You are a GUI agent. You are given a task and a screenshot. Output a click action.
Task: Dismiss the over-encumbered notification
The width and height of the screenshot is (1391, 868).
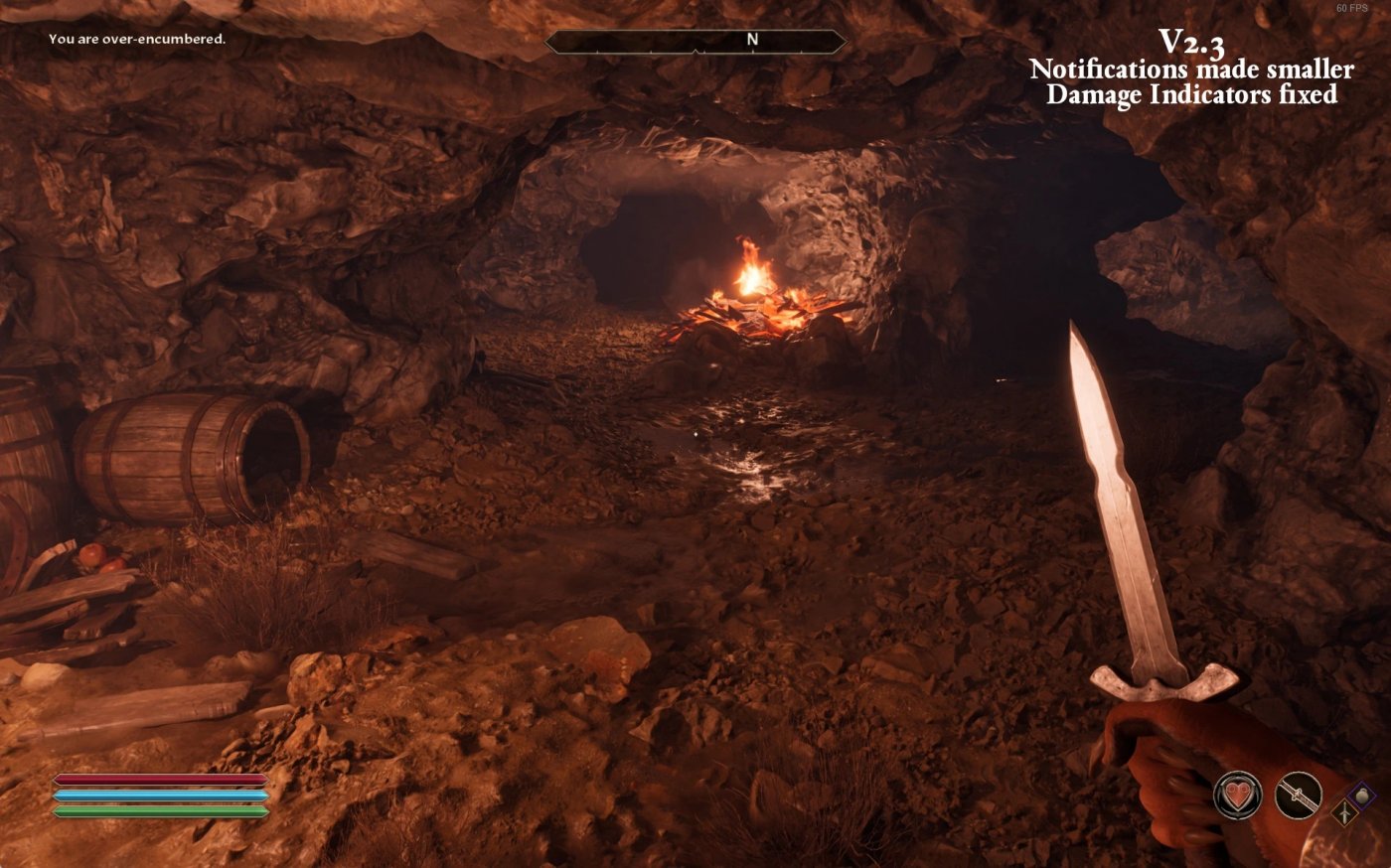click(x=136, y=41)
